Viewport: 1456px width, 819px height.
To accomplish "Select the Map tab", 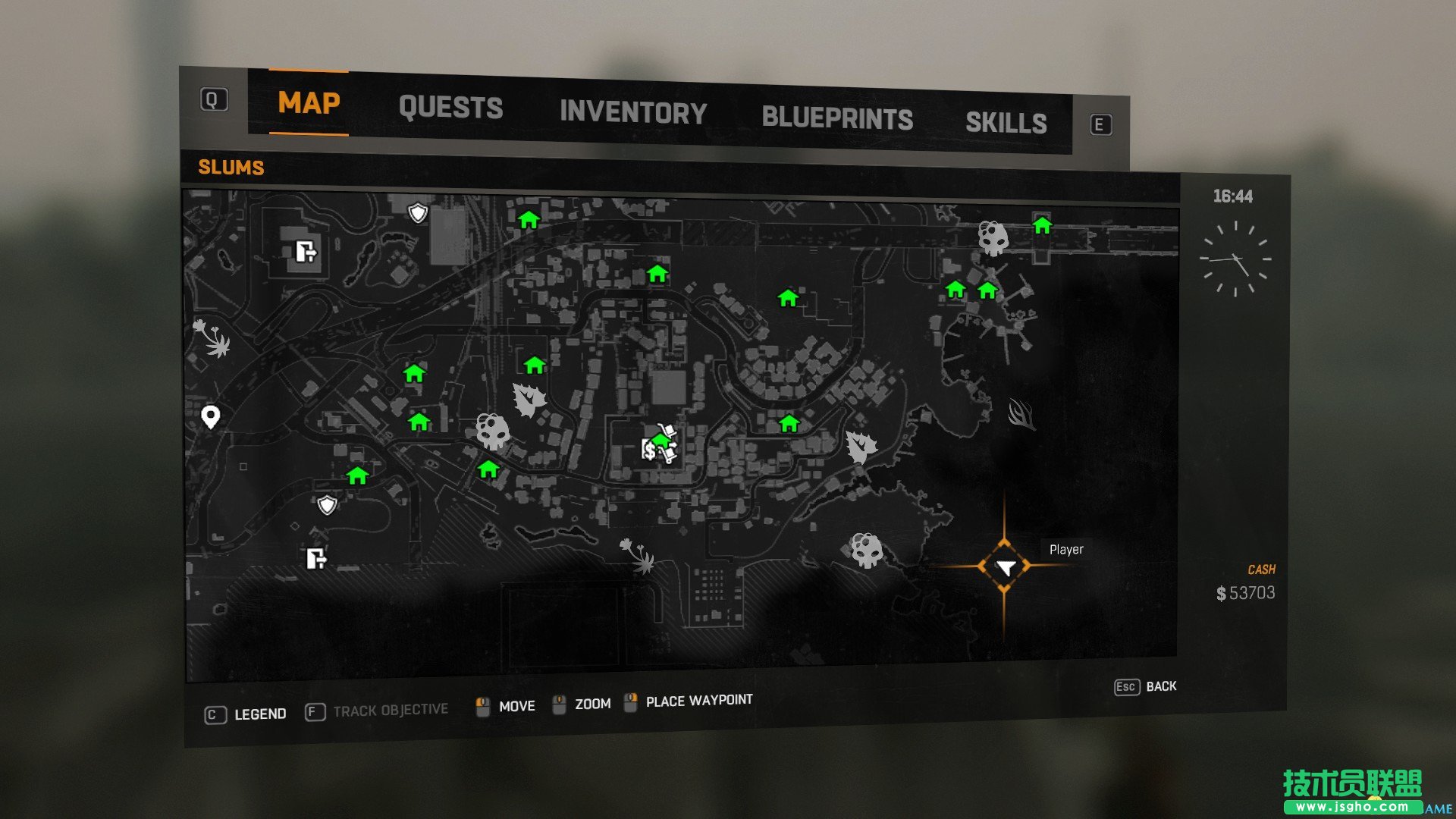I will tap(309, 103).
